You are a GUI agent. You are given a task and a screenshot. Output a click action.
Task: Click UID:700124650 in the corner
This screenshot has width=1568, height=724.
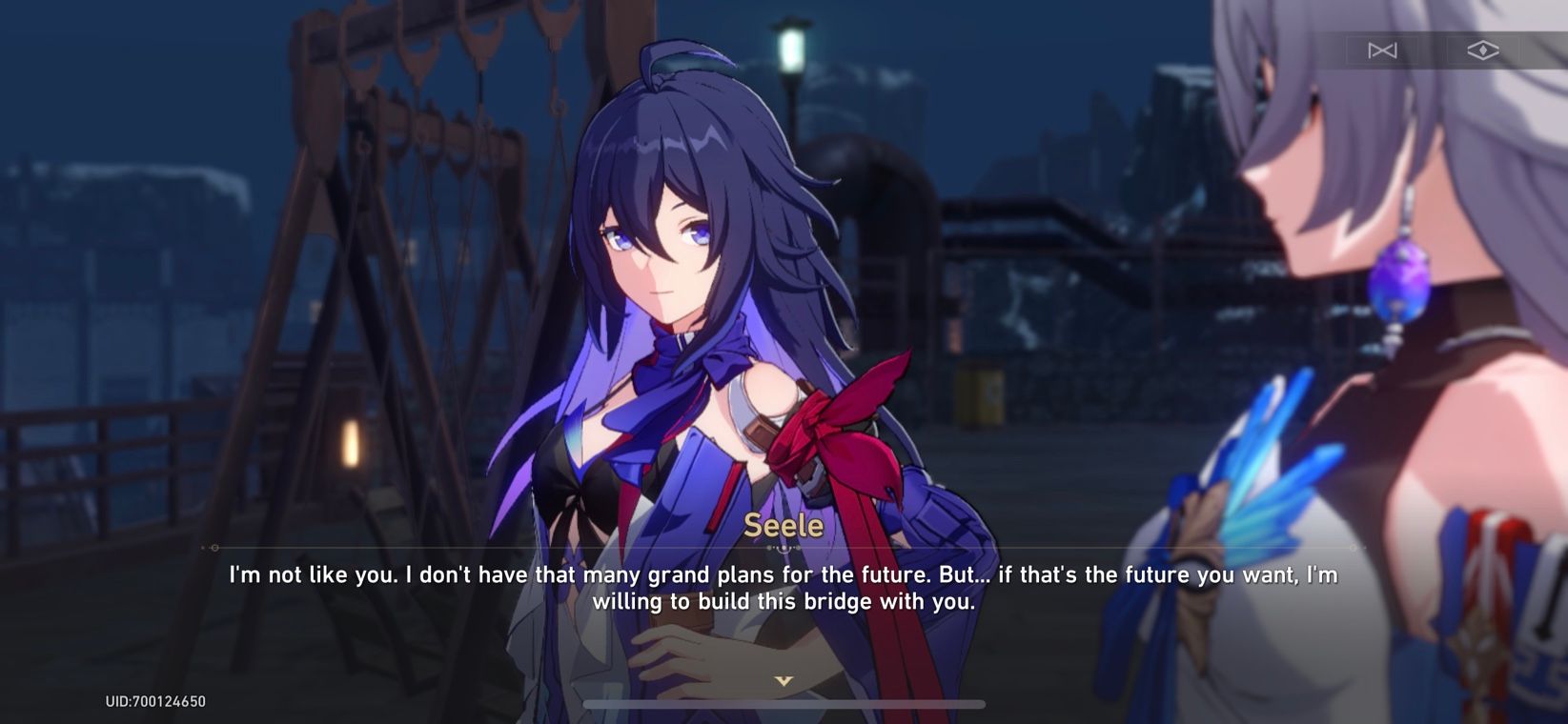tap(156, 701)
